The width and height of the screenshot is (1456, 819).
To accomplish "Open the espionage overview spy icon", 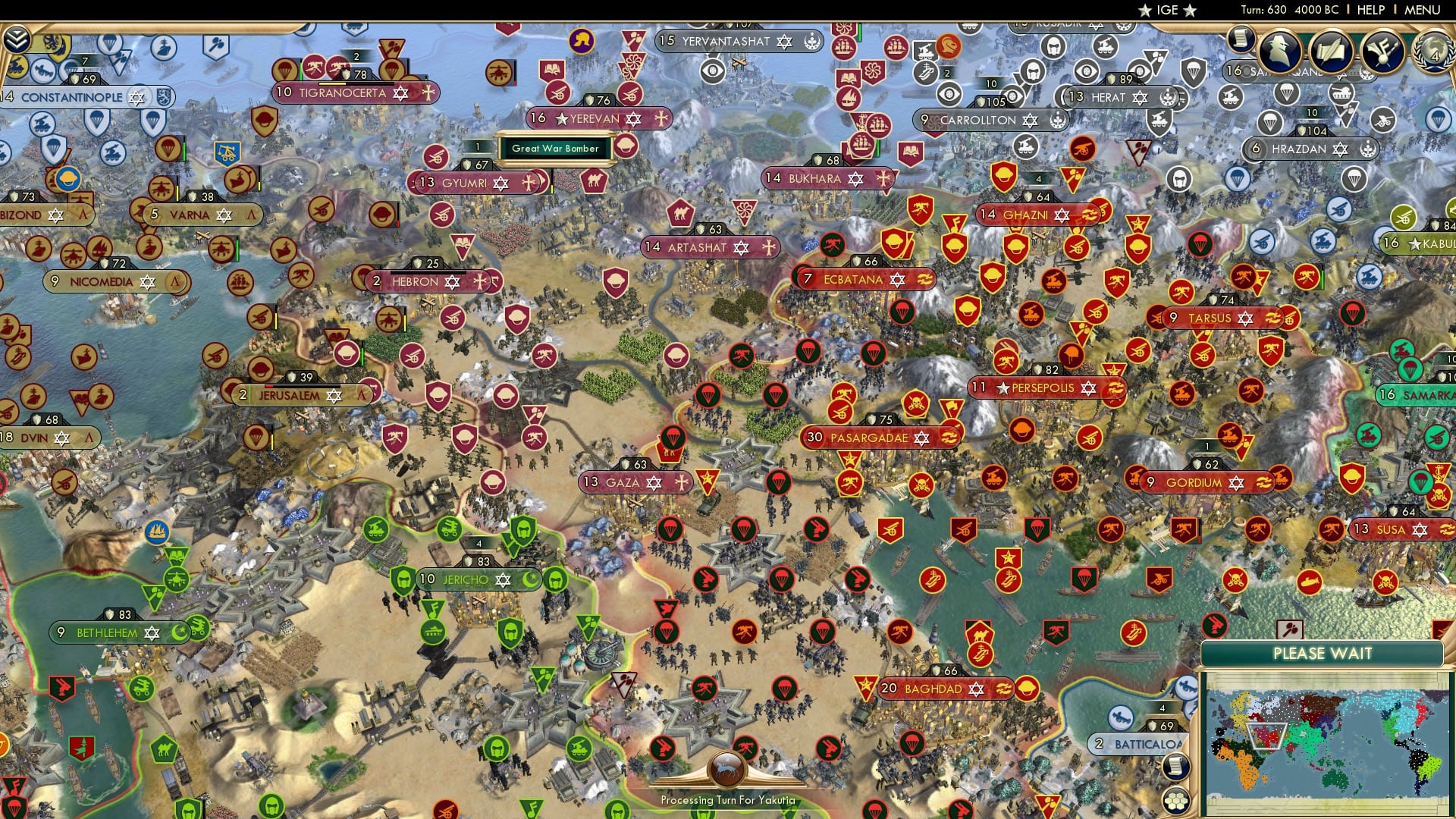I will pyautogui.click(x=1280, y=50).
